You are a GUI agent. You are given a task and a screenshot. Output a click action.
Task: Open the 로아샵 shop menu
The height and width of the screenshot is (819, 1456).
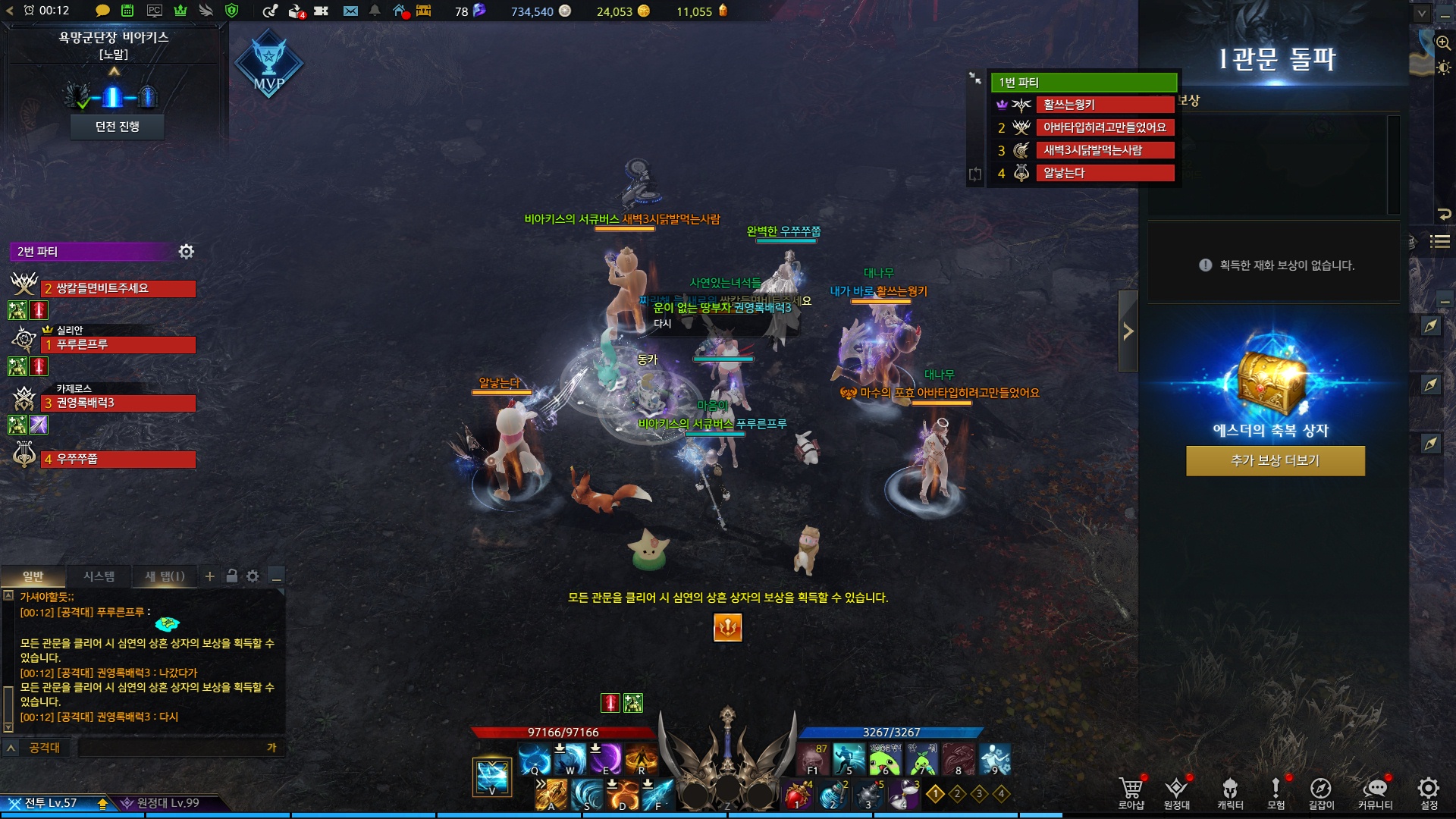pos(1131,792)
